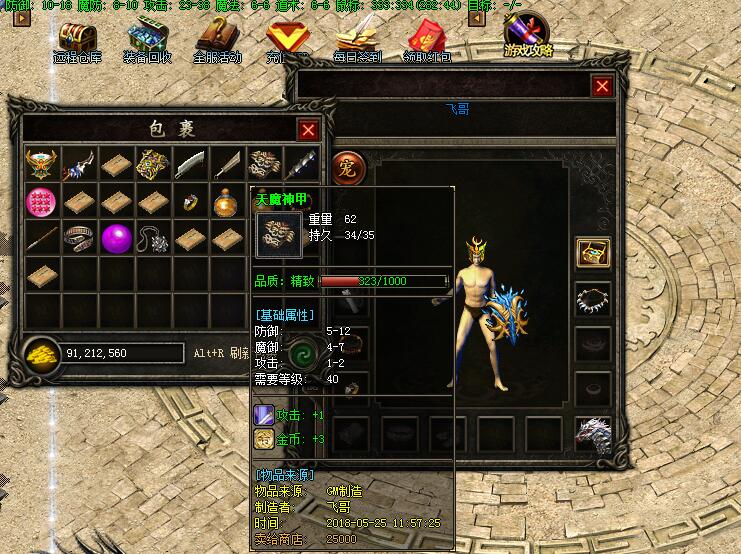This screenshot has height=554, width=741.
Task: Click the round 宠 pet button
Action: pyautogui.click(x=347, y=164)
